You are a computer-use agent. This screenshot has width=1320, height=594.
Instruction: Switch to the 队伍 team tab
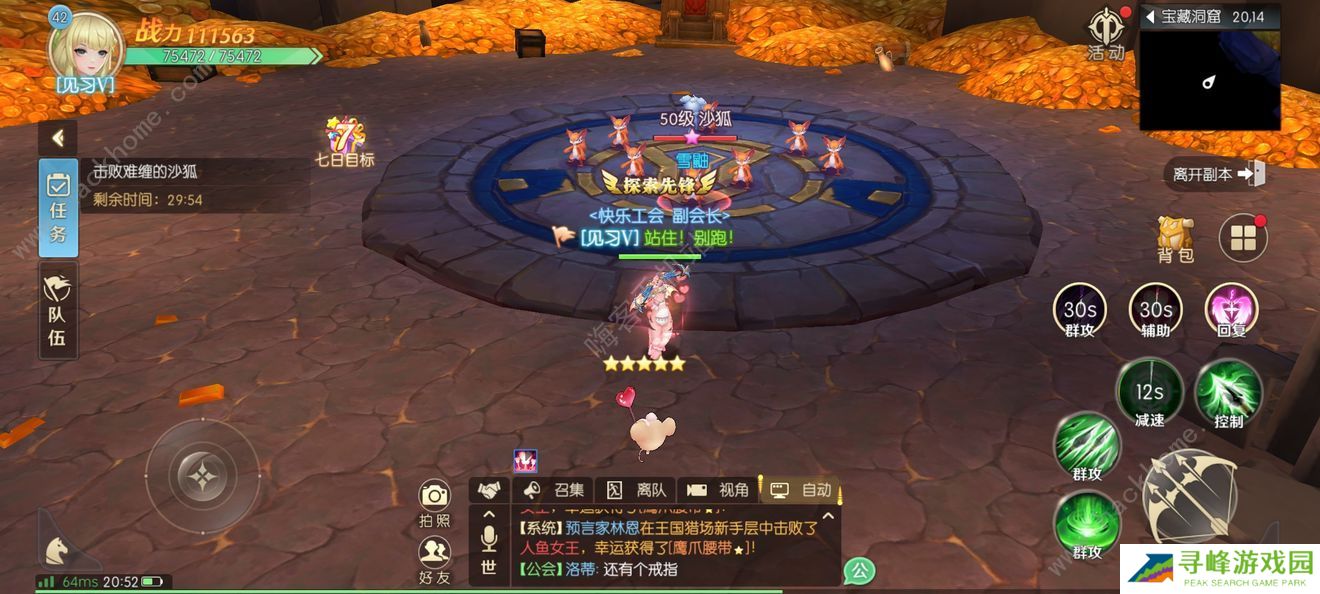tap(58, 311)
